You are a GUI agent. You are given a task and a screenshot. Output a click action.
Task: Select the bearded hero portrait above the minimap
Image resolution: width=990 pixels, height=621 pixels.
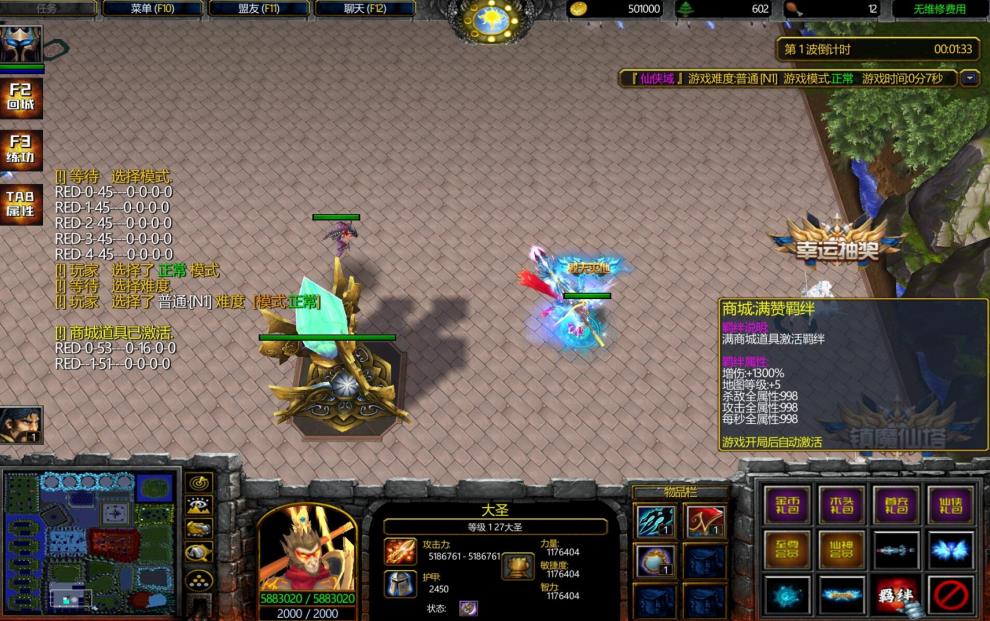21,425
